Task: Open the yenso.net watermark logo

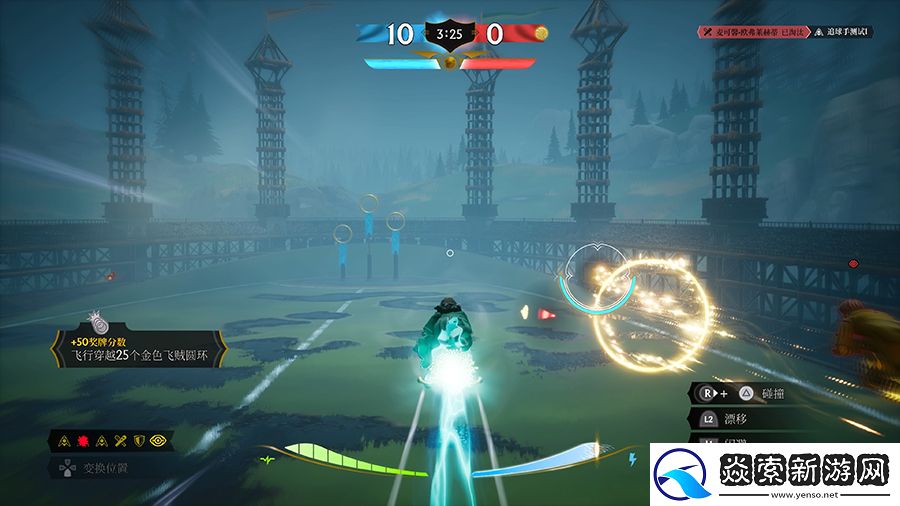Action: point(770,472)
